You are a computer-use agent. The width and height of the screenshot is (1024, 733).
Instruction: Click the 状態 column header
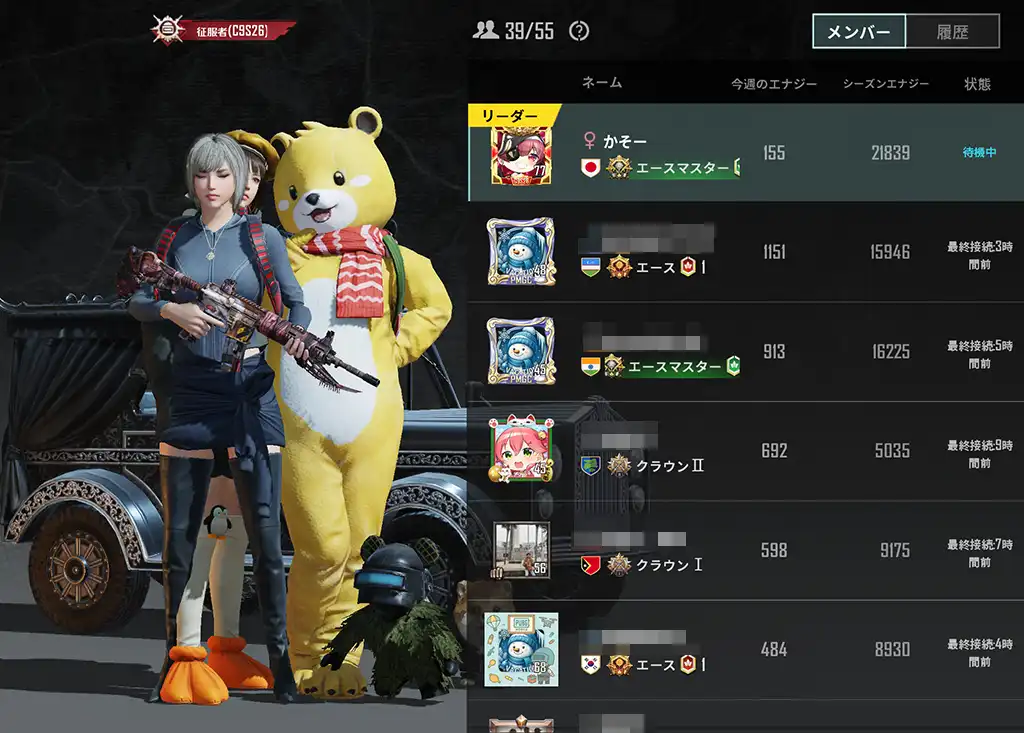pos(977,84)
